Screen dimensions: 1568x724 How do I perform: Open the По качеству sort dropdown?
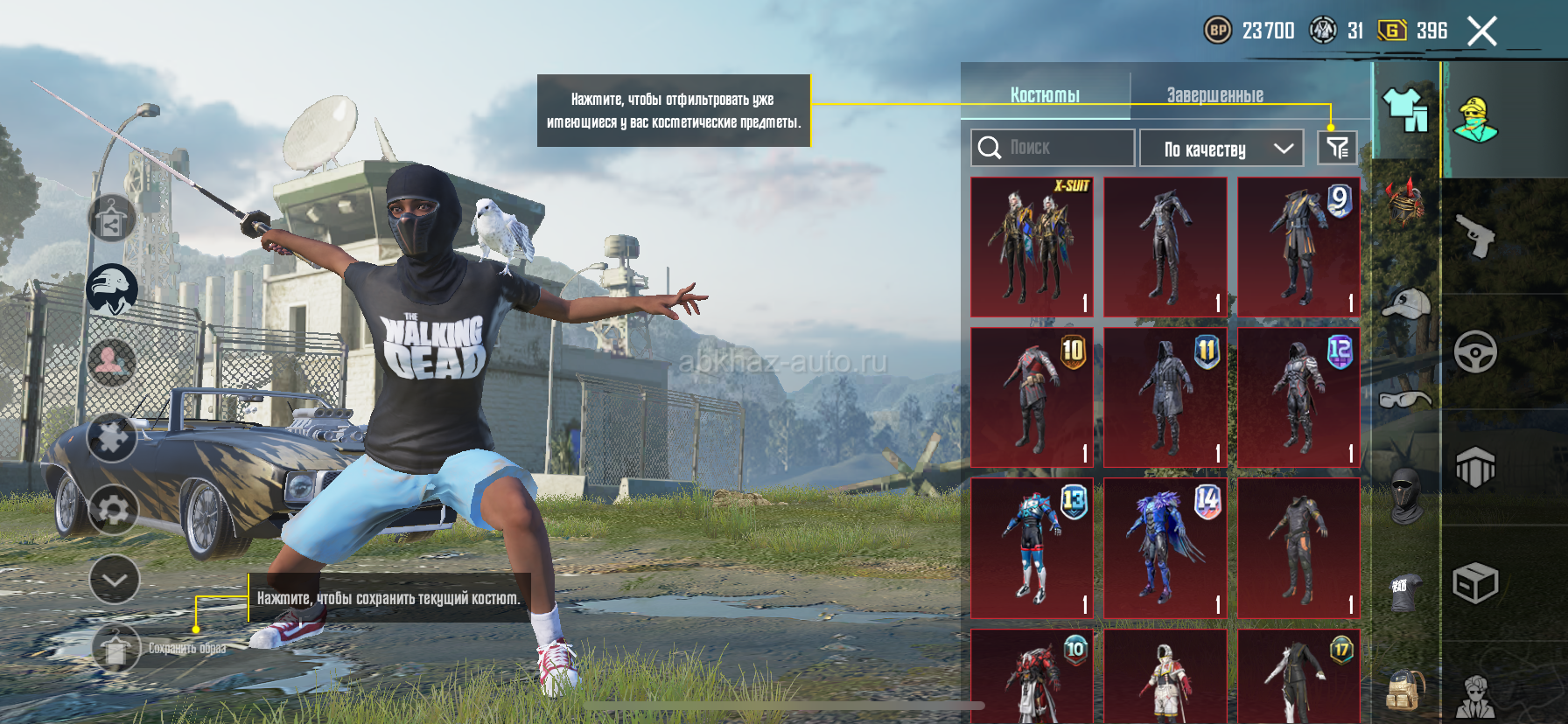coord(1221,149)
